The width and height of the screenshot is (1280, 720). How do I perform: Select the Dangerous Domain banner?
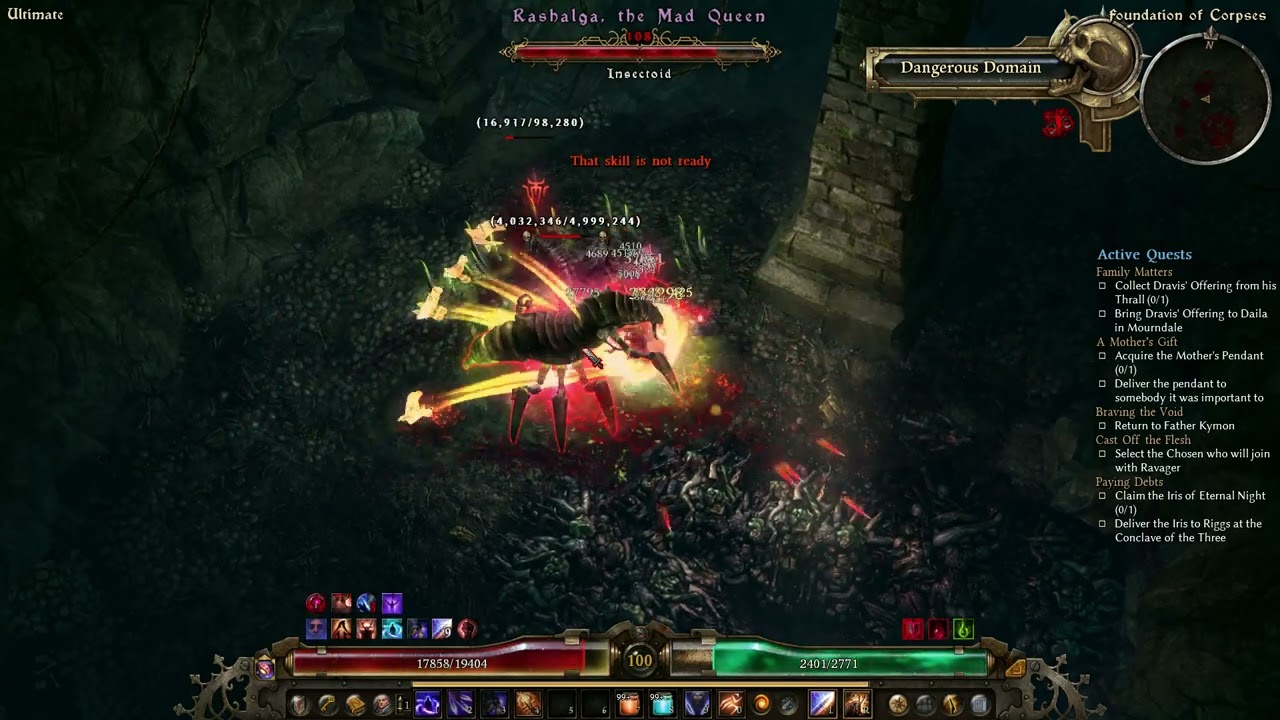pyautogui.click(x=970, y=68)
